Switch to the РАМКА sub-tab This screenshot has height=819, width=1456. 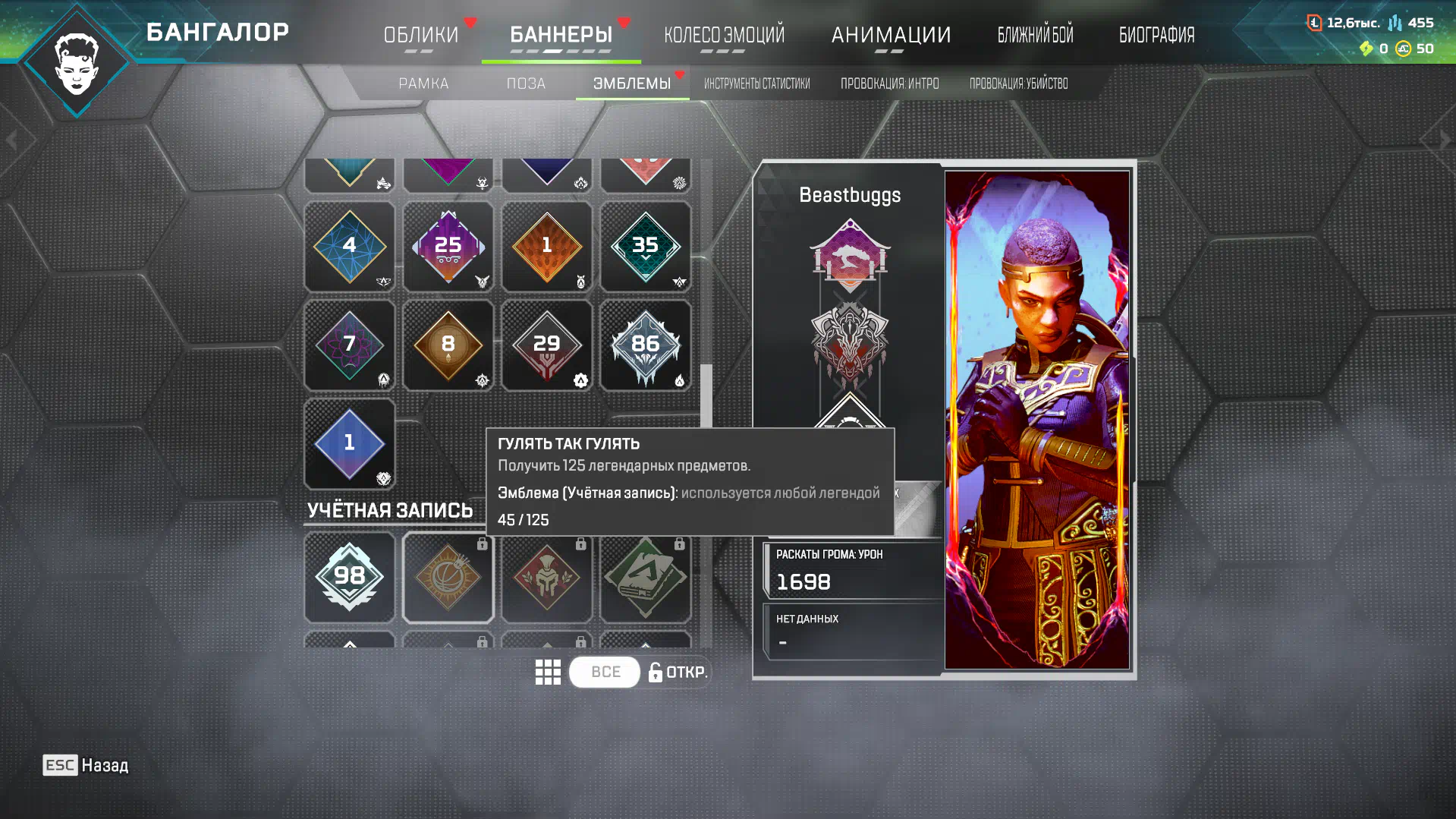pos(423,83)
